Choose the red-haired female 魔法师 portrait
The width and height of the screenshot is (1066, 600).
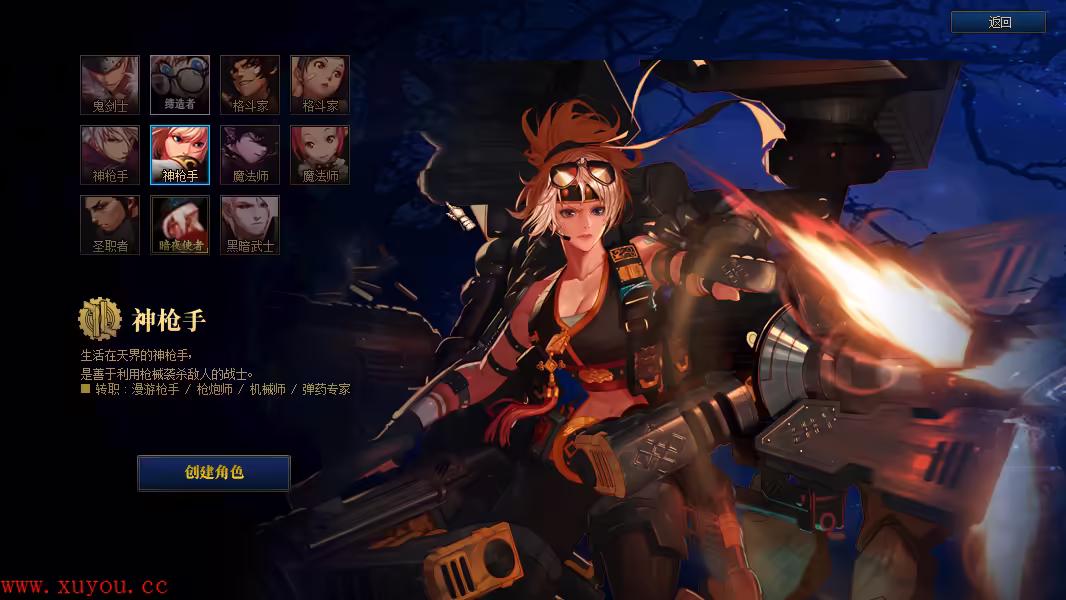pos(320,155)
